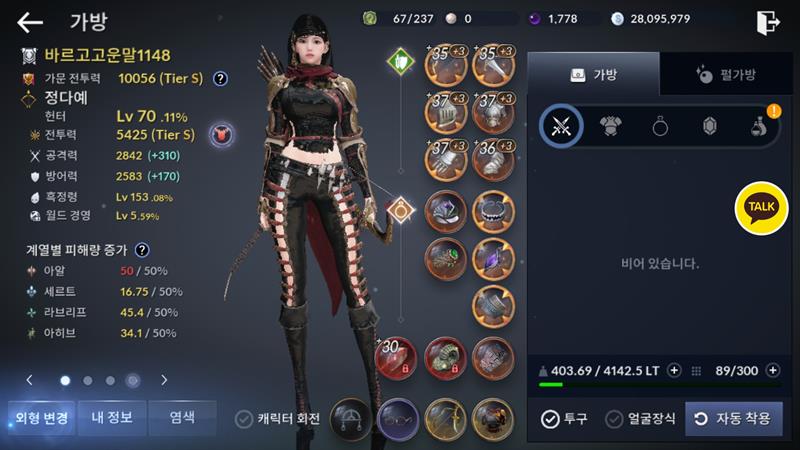Click the 자동 착용 auto-equip button
800x450 pixels.
[x=733, y=419]
